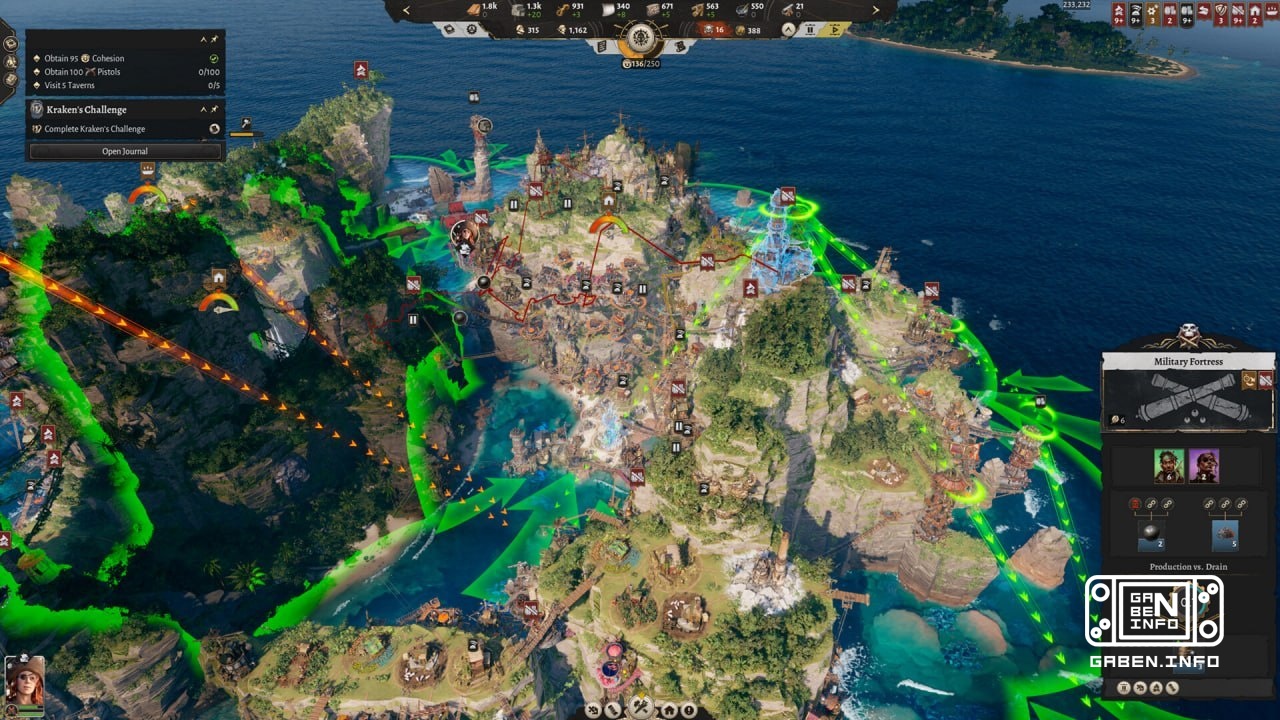Image resolution: width=1280 pixels, height=720 pixels.
Task: Click the right chevron to scroll resources
Action: (875, 12)
